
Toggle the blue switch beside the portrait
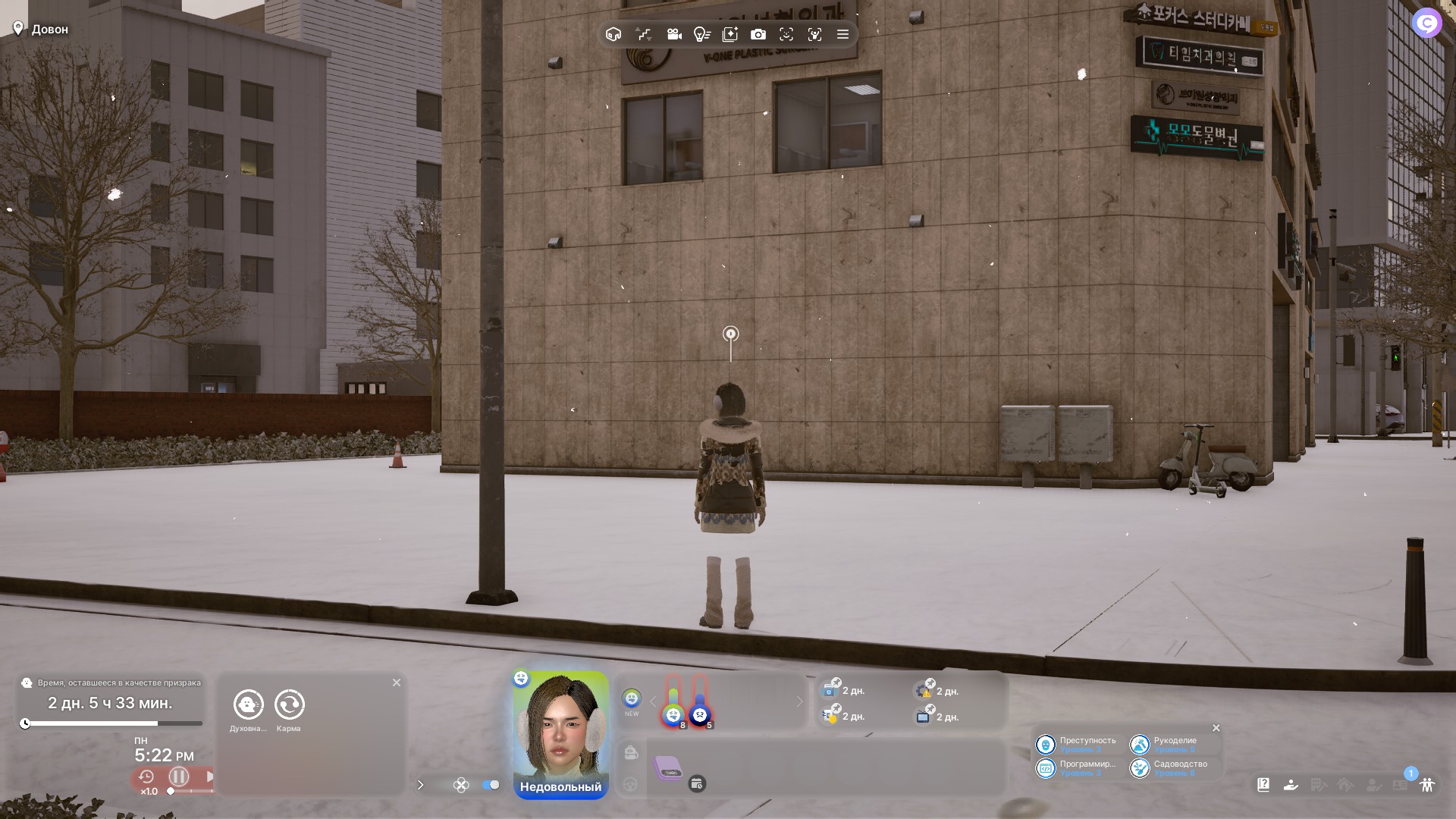point(491,785)
